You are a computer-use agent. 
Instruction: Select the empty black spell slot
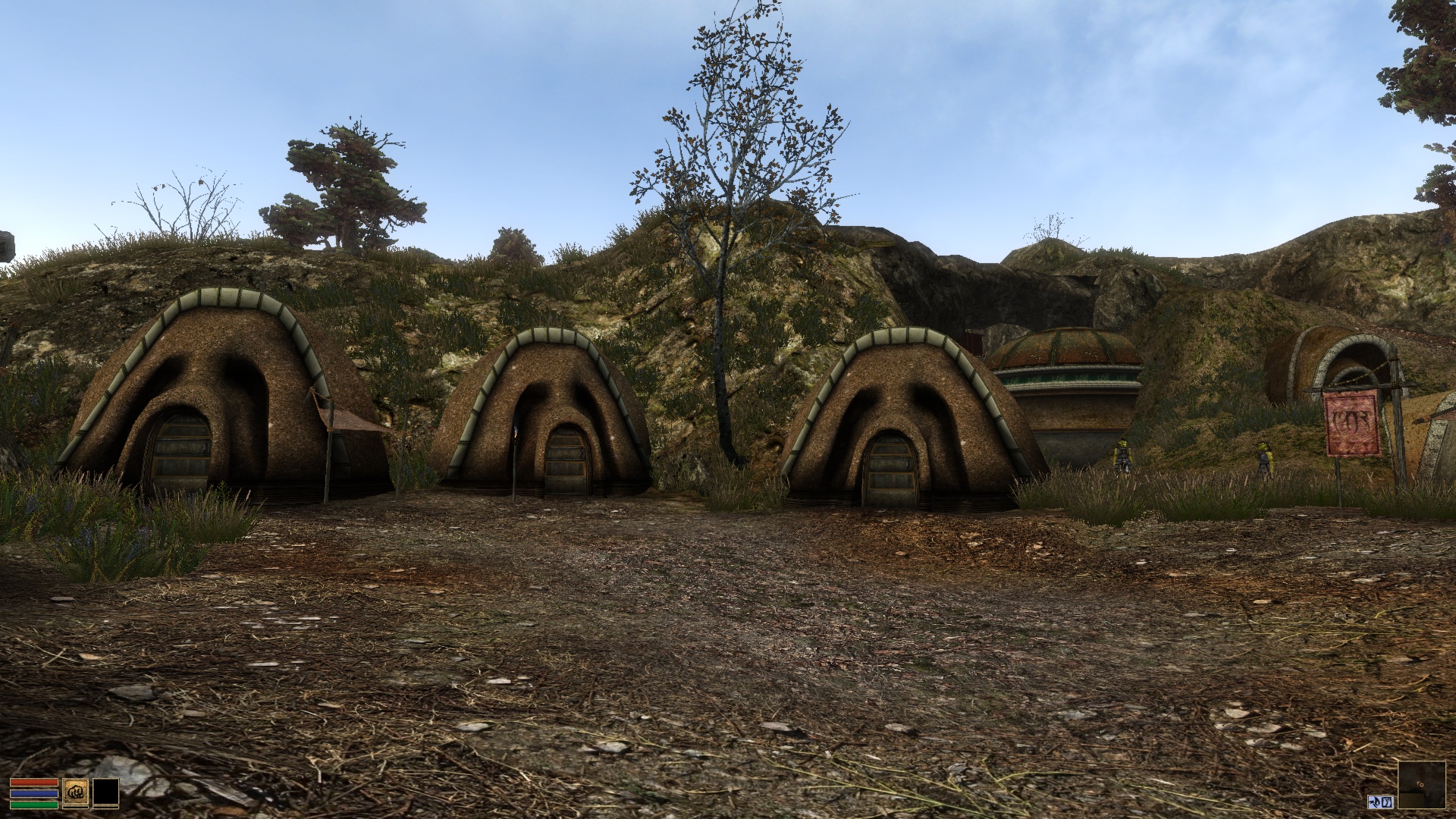coord(105,792)
